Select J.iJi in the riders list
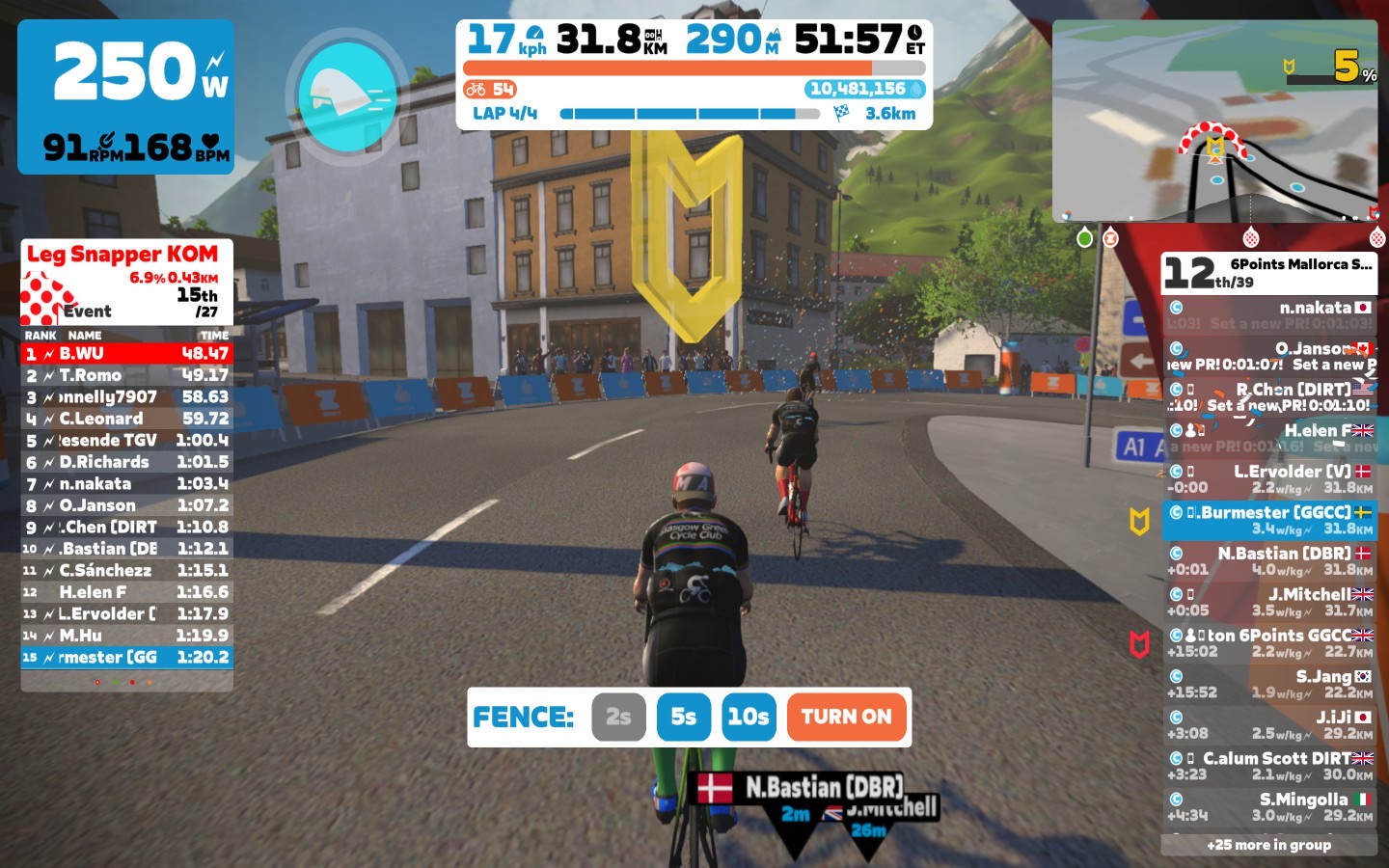Screen dimensions: 1389x868 (1269, 725)
